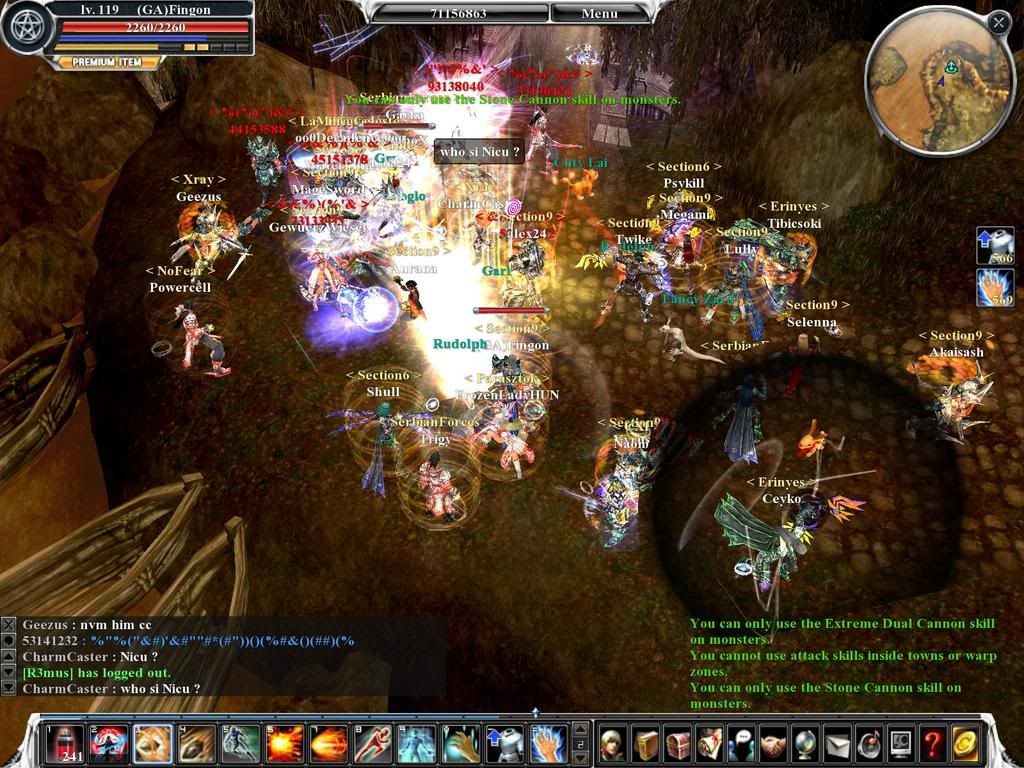Activate the fireball skill in slot 6
1024x768 pixels.
pos(284,743)
